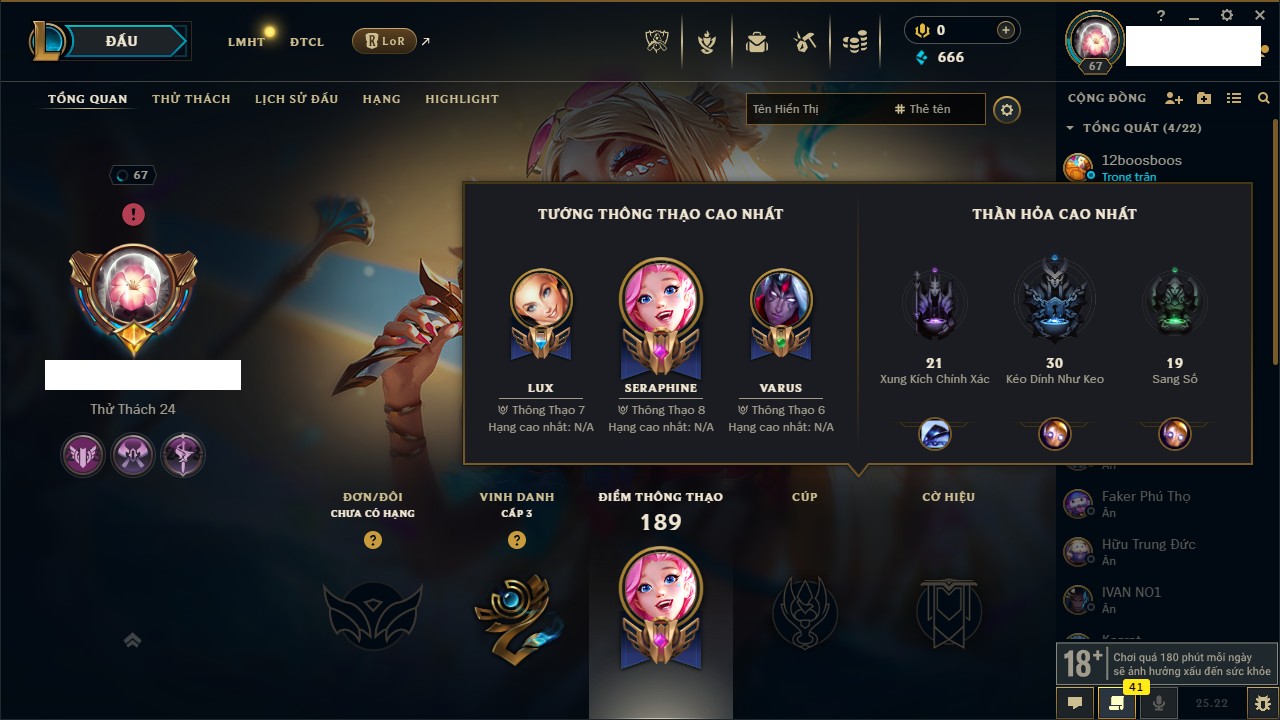Open the bug report button
The image size is (1280, 720).
[1262, 703]
